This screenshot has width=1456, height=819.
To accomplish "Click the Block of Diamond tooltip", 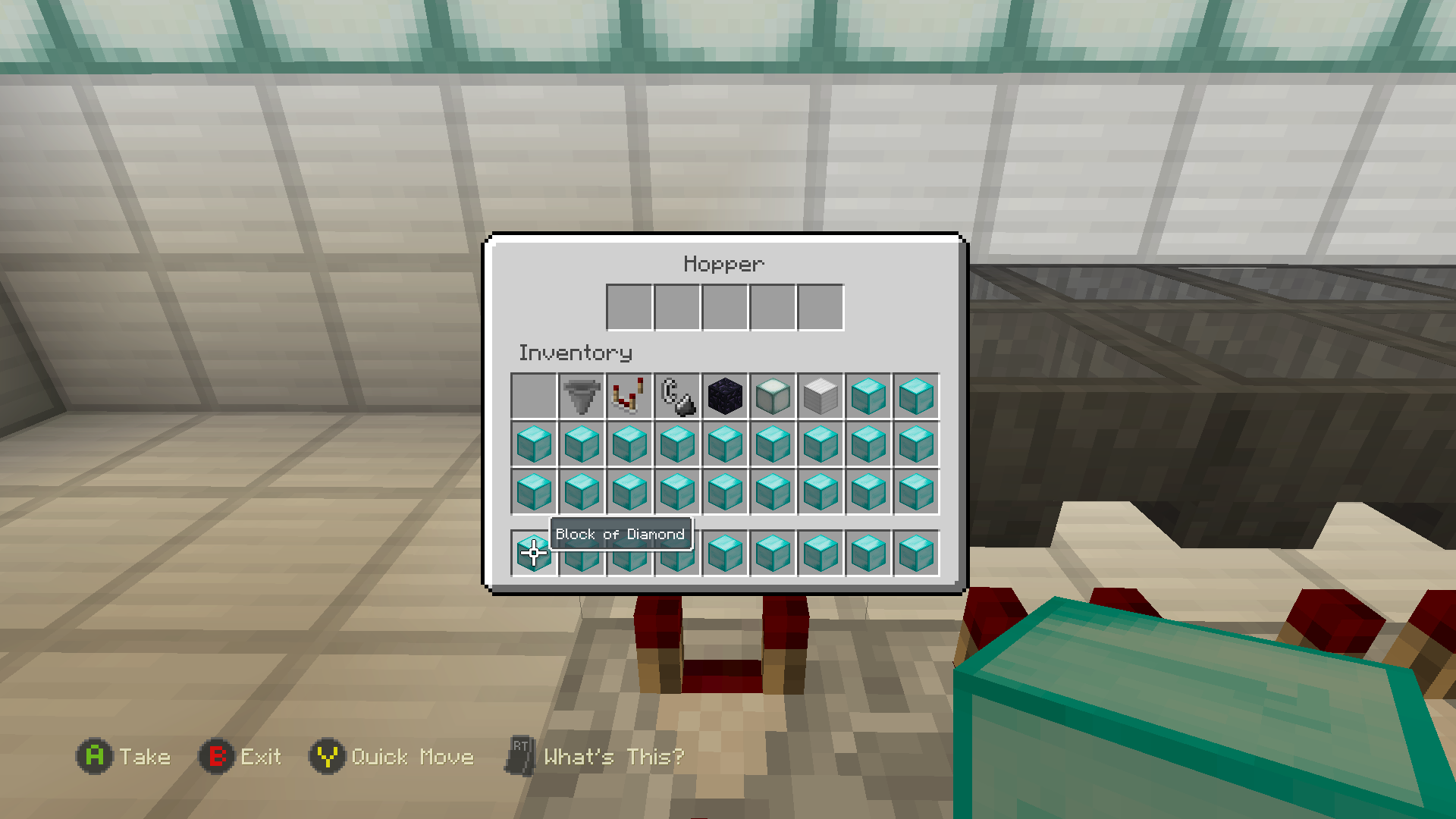I will click(620, 534).
